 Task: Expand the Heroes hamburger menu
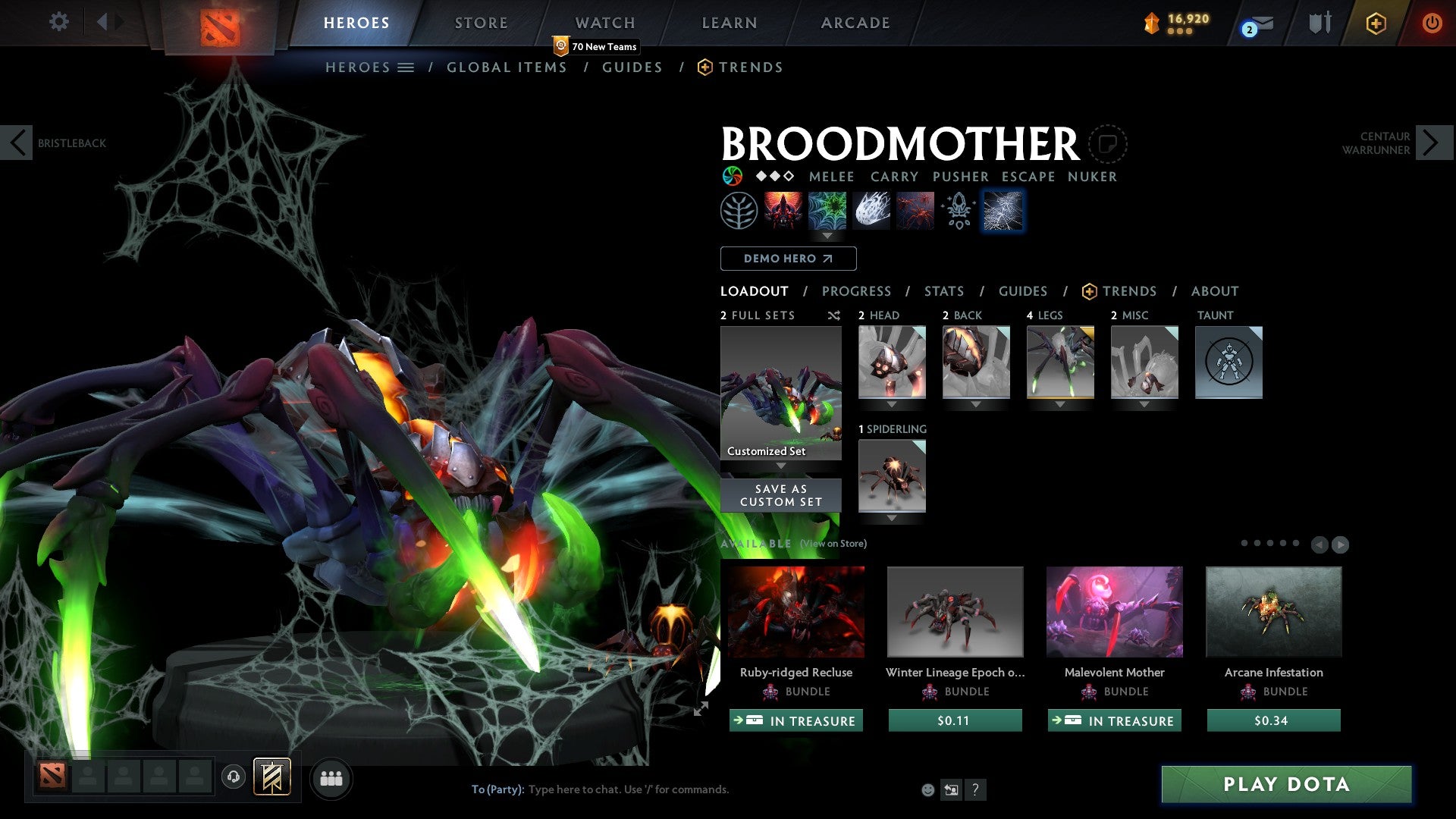click(407, 67)
